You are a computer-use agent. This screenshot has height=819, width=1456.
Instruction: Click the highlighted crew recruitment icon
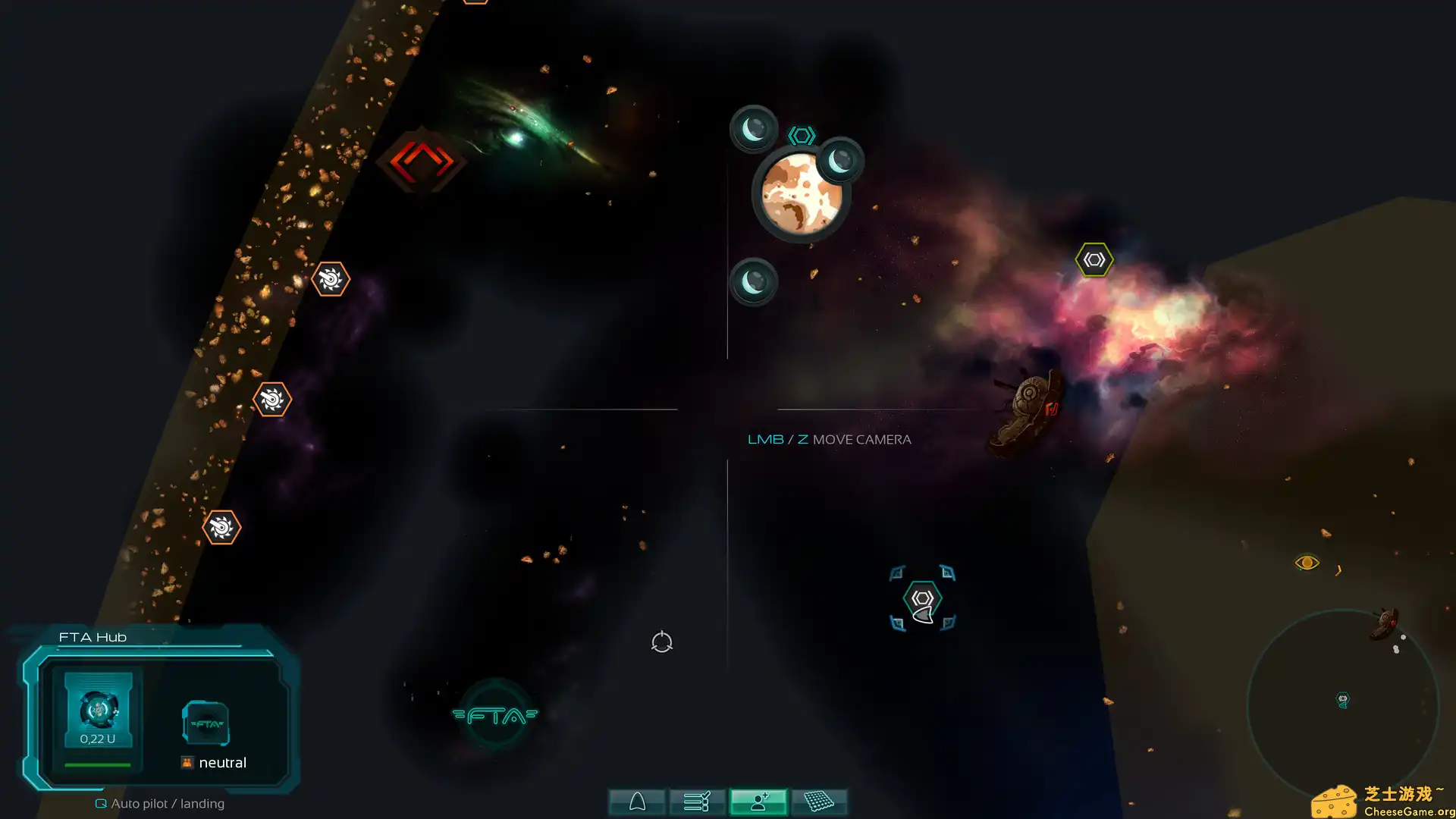tap(758, 801)
